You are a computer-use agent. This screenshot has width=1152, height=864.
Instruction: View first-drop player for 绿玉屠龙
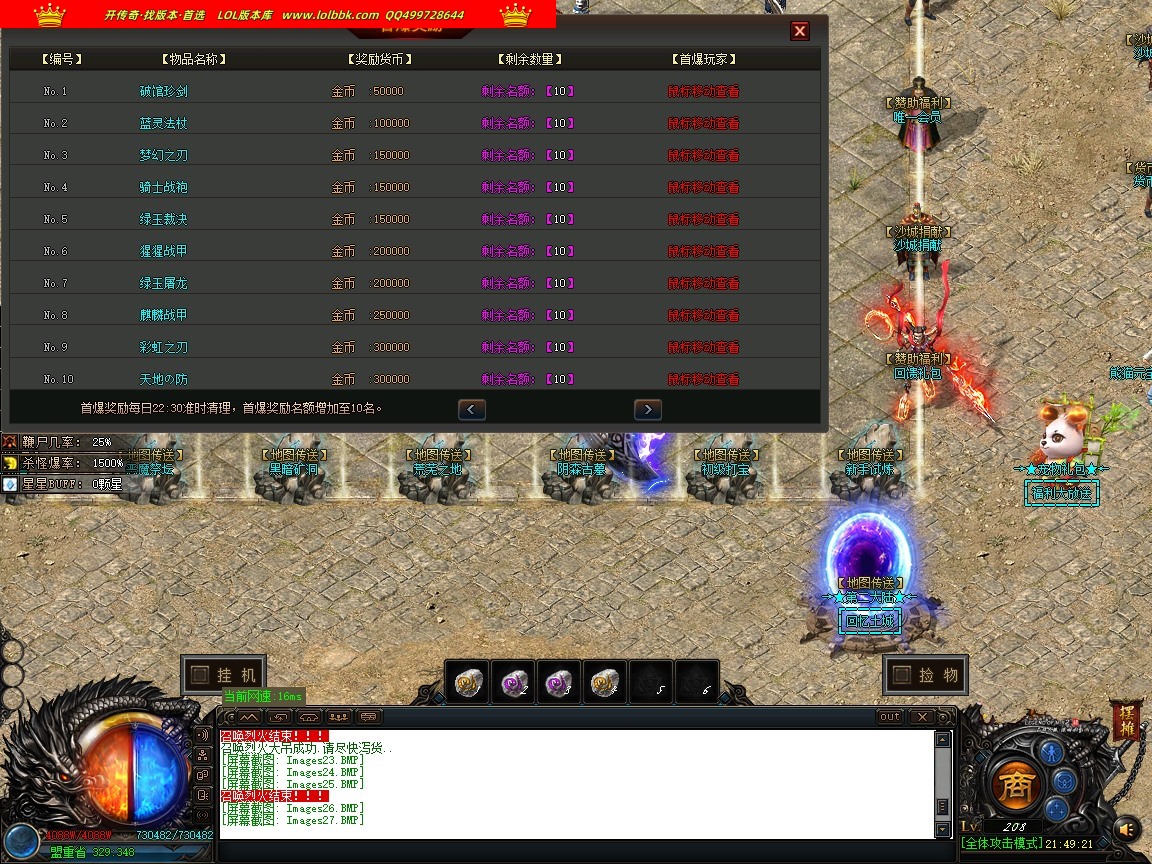pyautogui.click(x=704, y=283)
